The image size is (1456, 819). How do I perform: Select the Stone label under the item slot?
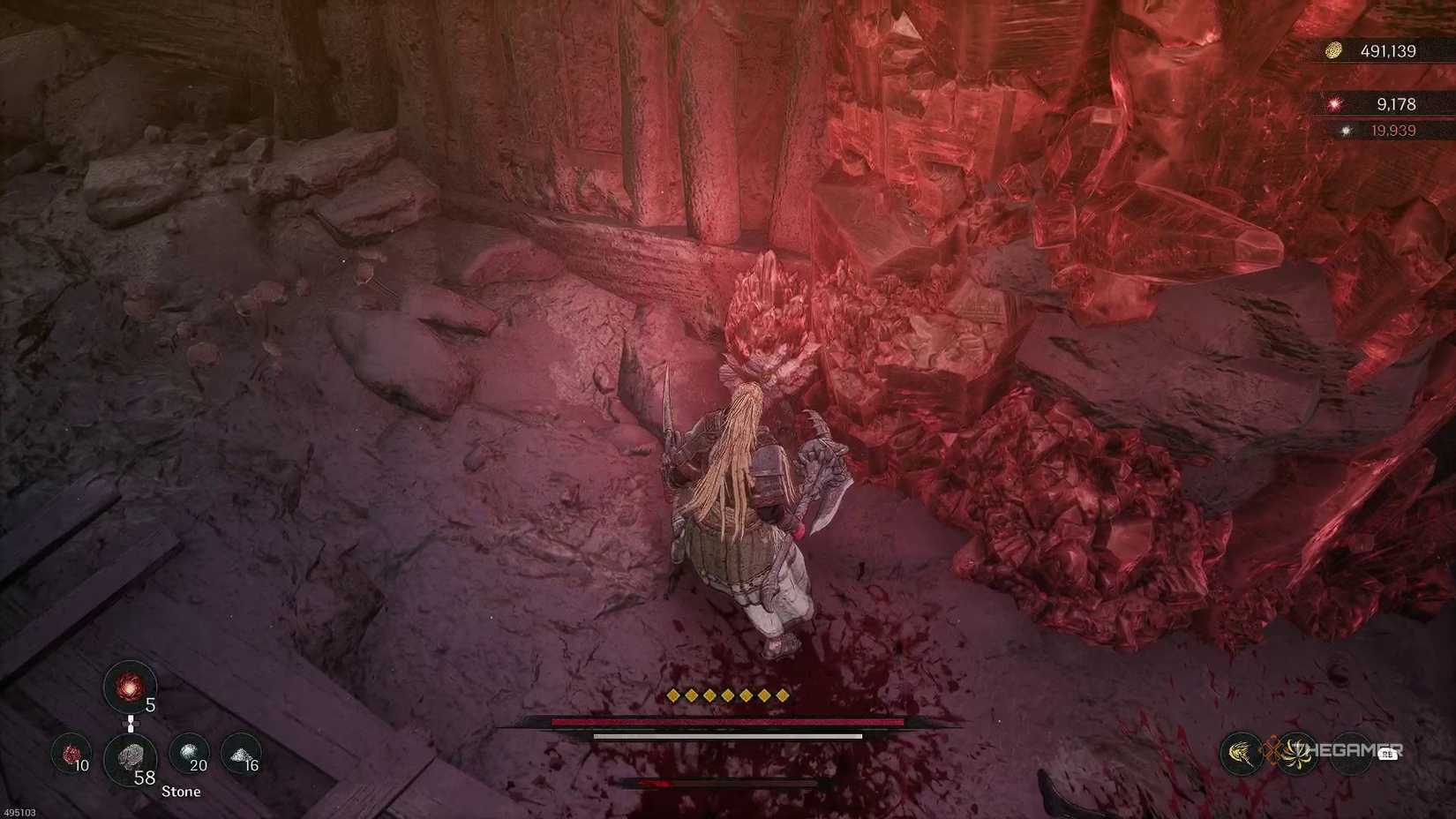[181, 791]
